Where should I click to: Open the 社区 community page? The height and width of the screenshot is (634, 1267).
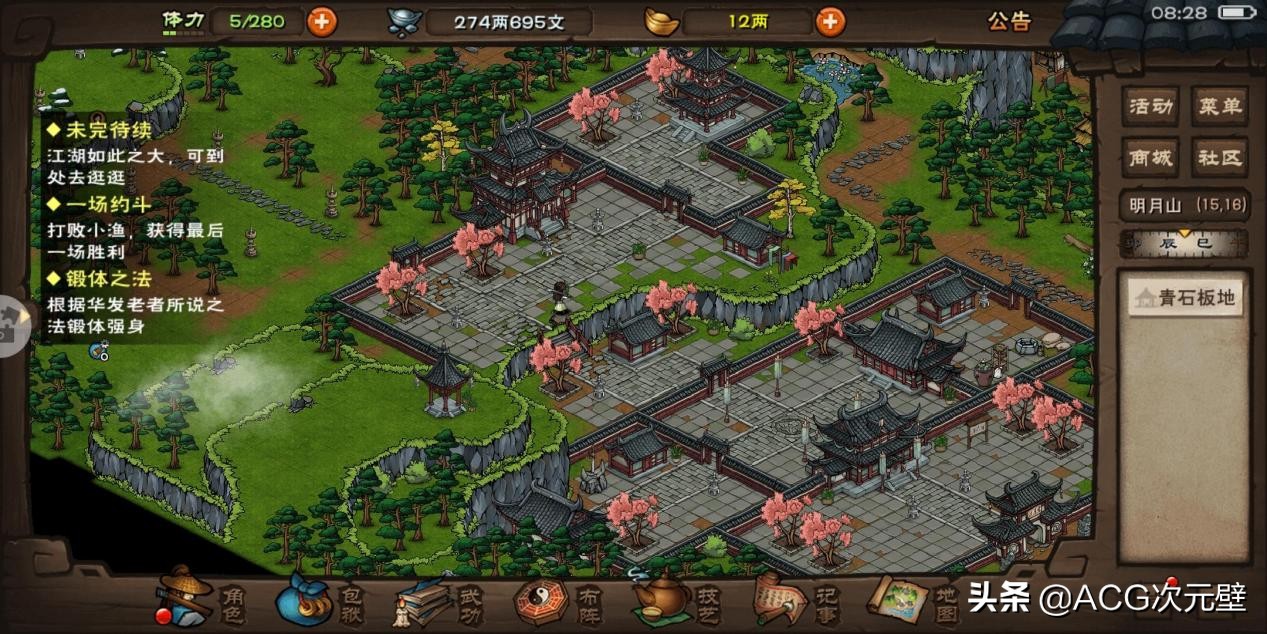pos(1219,157)
